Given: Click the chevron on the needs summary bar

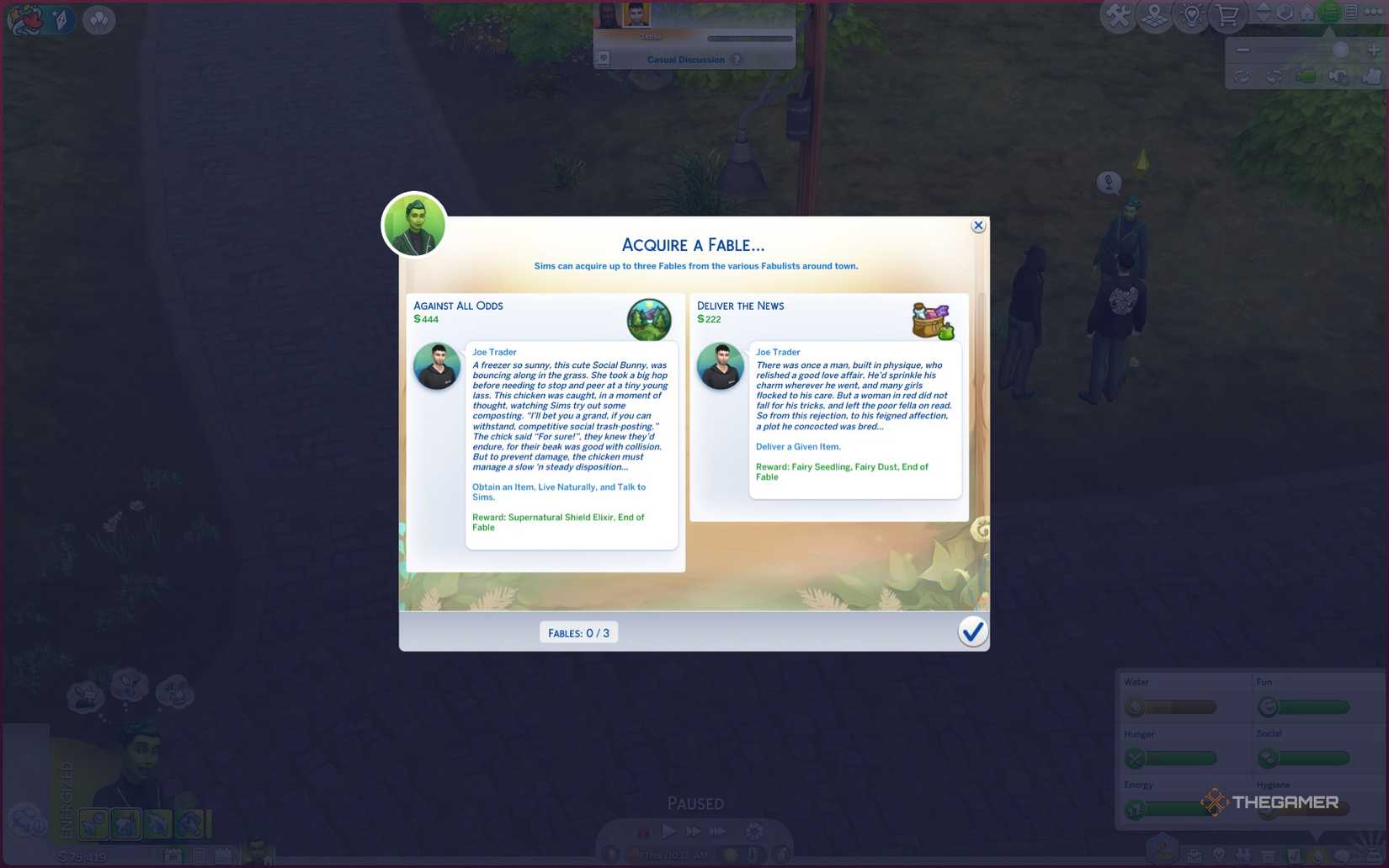Looking at the screenshot, I should point(1314,834).
